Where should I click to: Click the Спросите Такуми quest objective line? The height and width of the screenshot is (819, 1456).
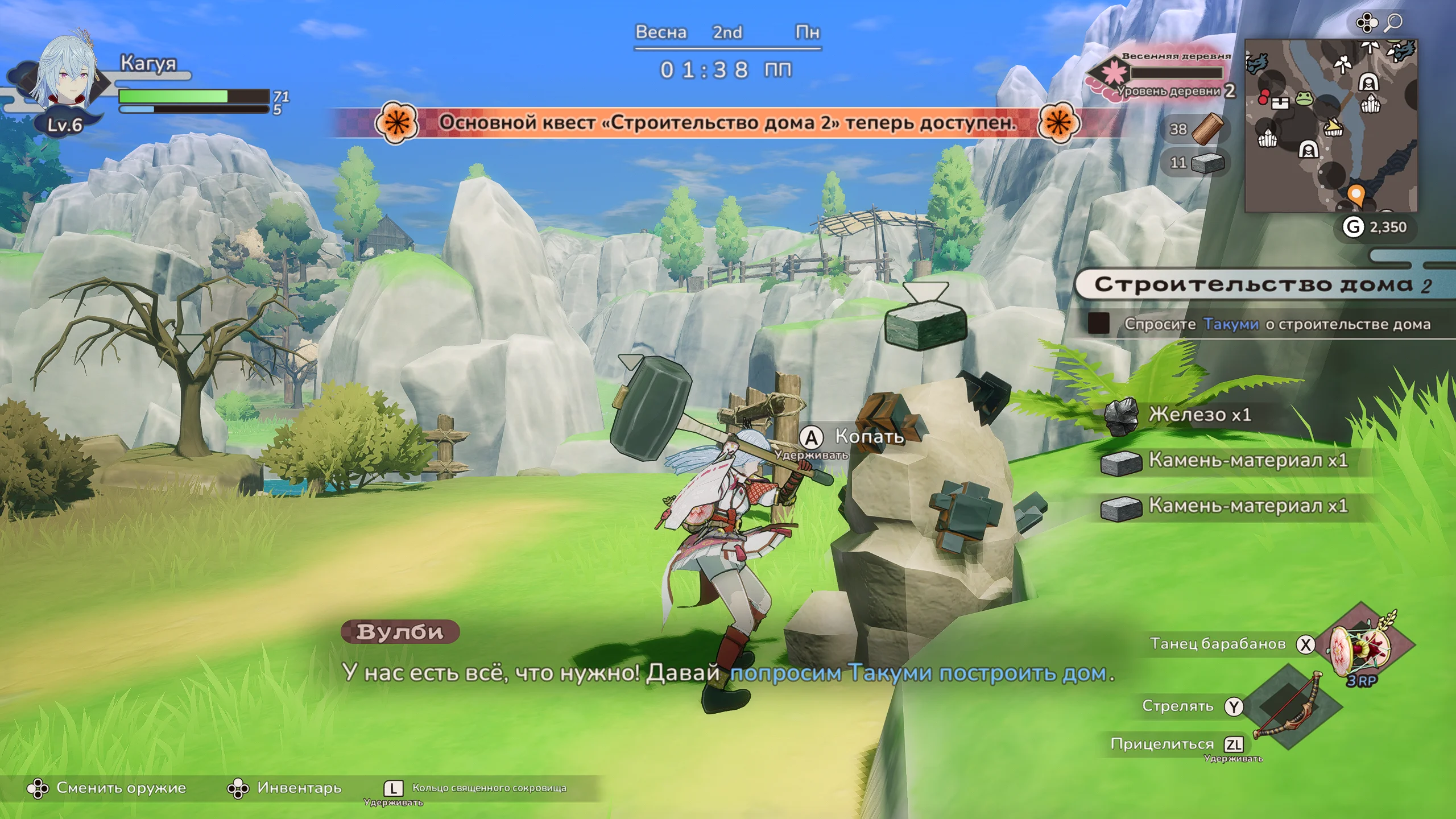pos(1277,324)
